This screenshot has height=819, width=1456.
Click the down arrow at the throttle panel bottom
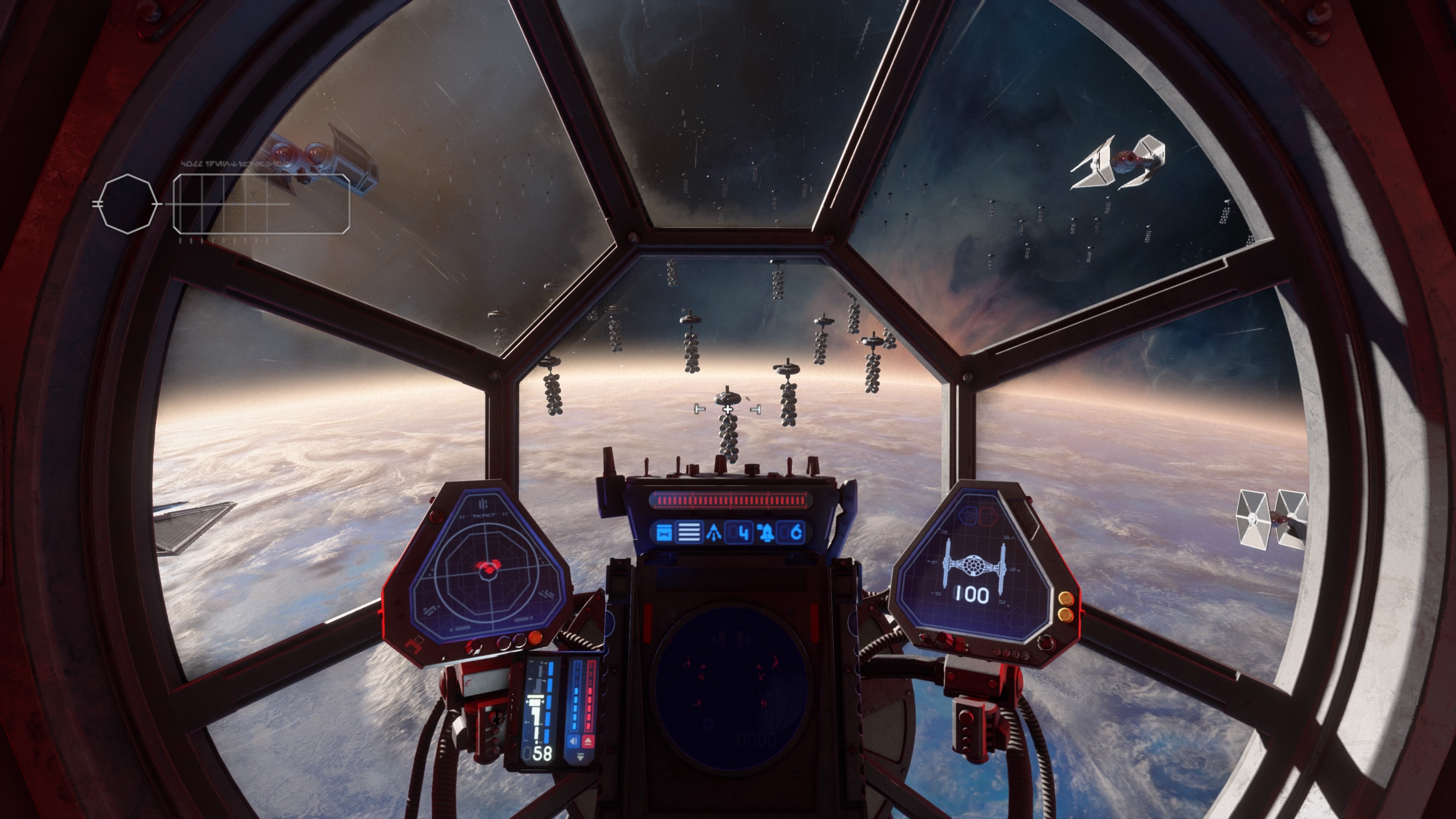pyautogui.click(x=581, y=756)
